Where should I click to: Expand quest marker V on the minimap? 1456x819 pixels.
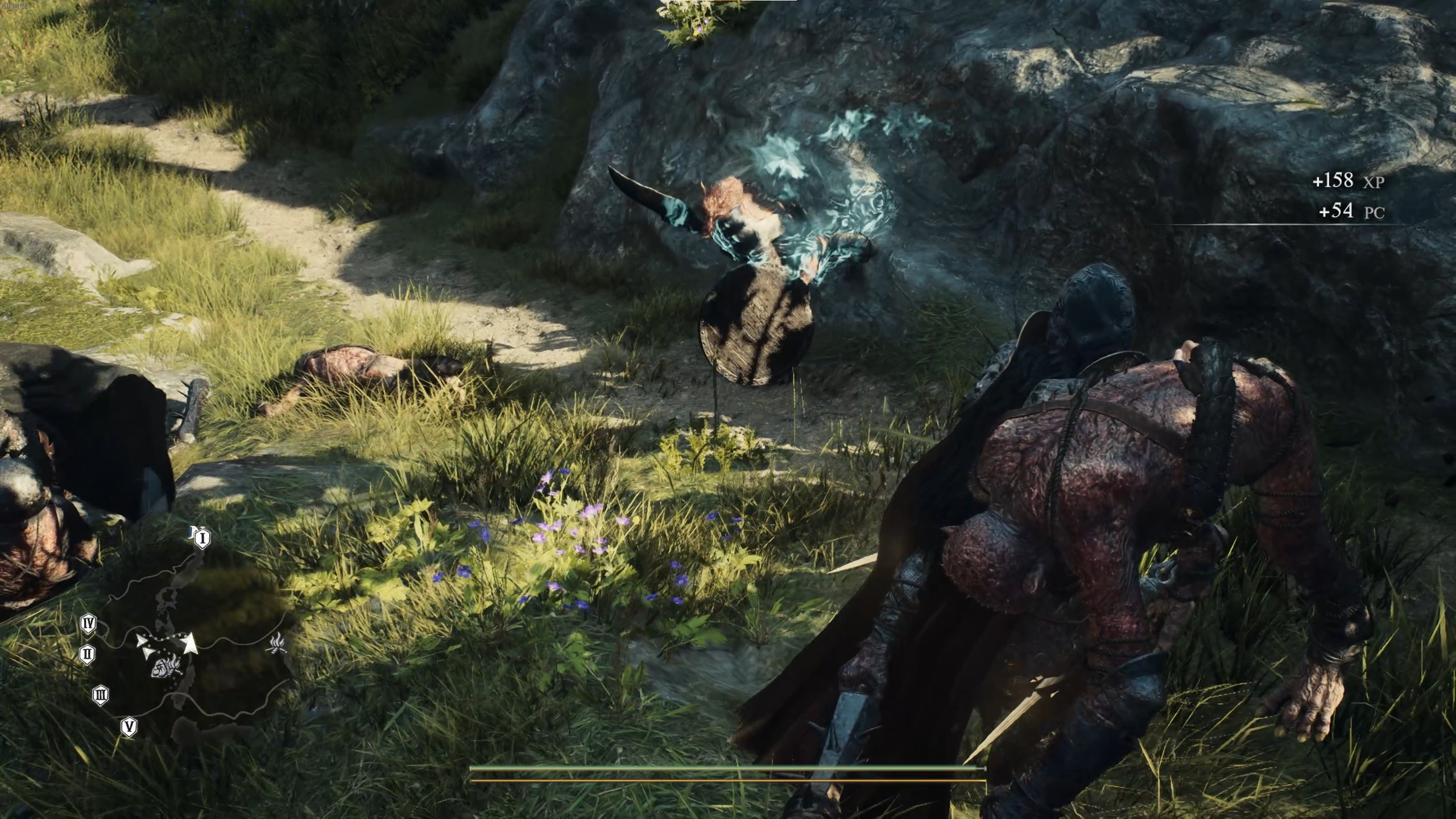click(130, 726)
